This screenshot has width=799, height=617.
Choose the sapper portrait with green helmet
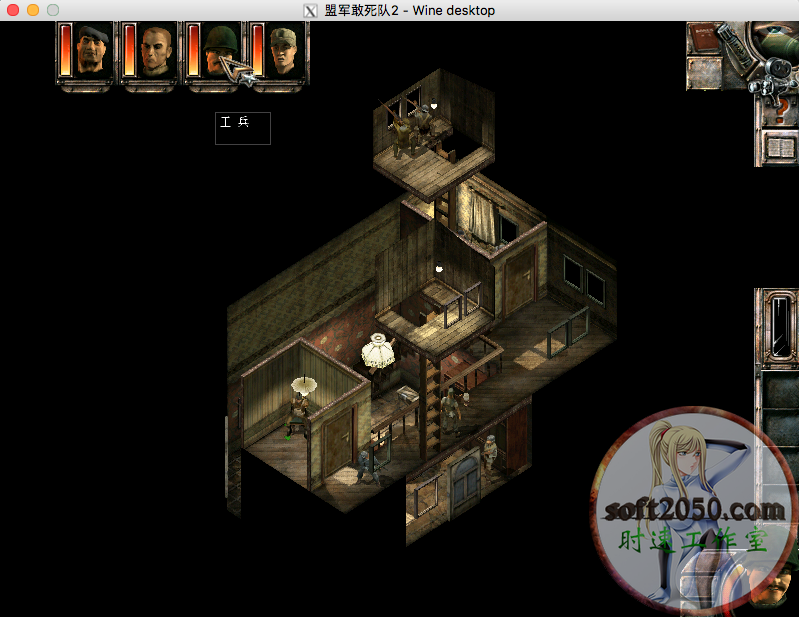[x=219, y=50]
